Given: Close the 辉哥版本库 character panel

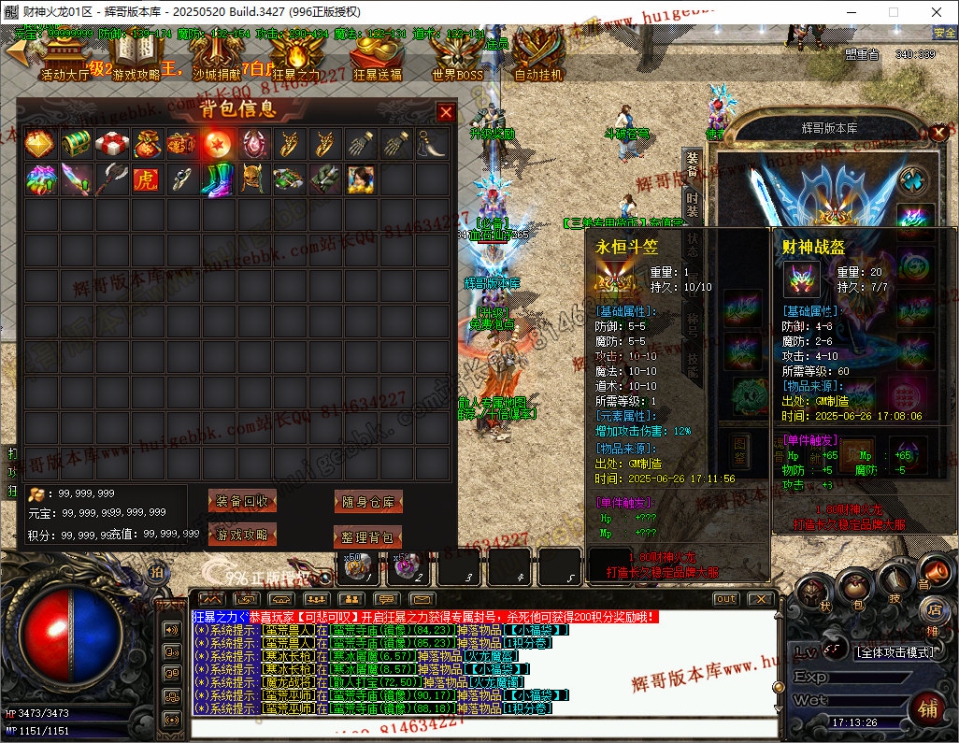Looking at the screenshot, I should point(937,133).
